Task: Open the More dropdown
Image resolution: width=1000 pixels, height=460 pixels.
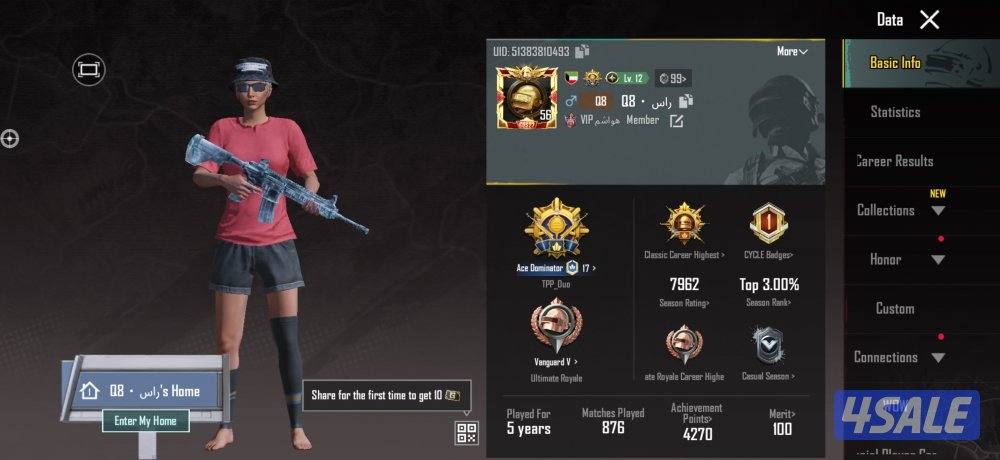Action: 792,51
